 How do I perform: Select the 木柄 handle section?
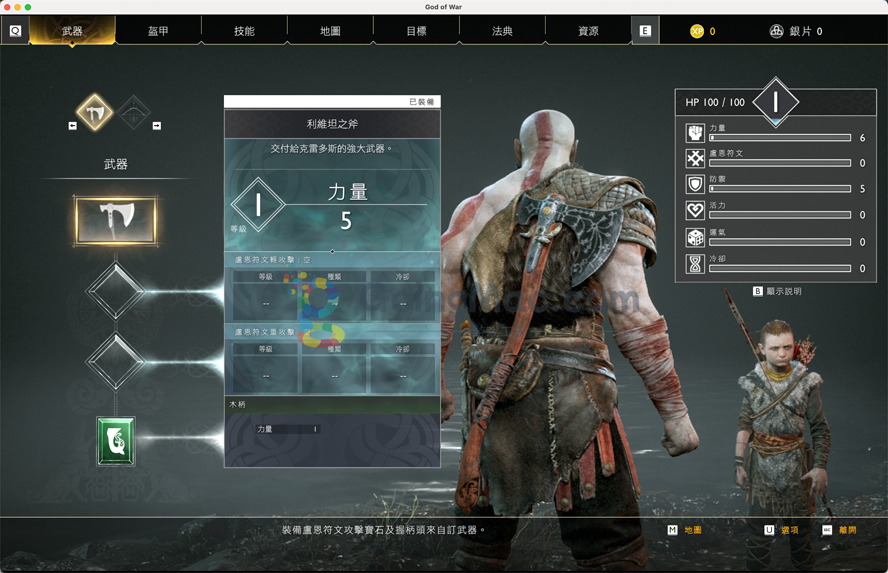pyautogui.click(x=332, y=404)
